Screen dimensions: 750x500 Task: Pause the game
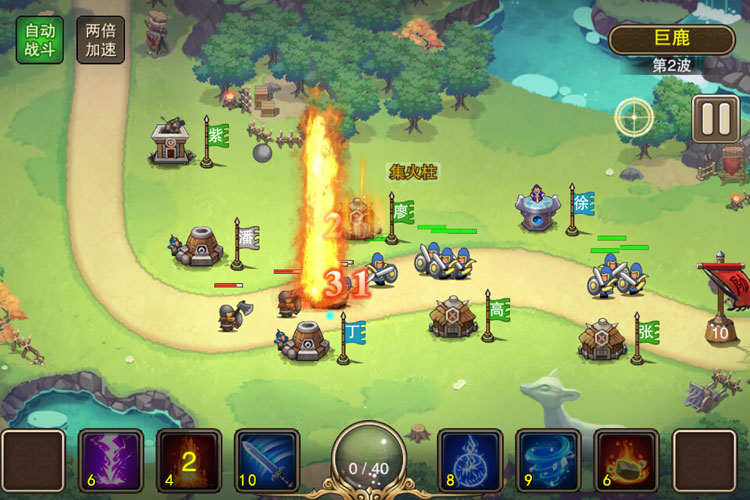(716, 118)
